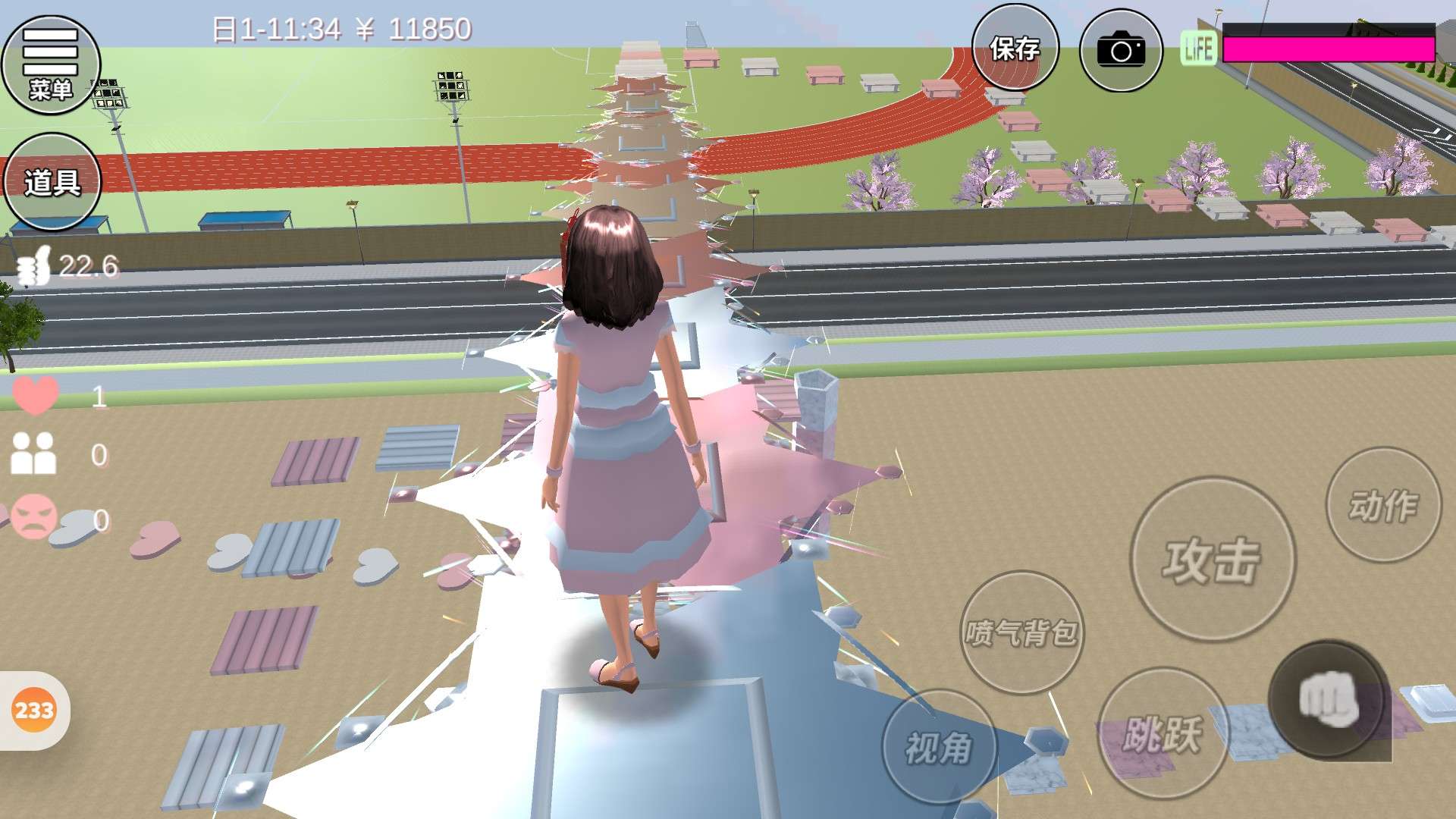Switch camera with 视角 button
1456x819 pixels.
pyautogui.click(x=939, y=748)
